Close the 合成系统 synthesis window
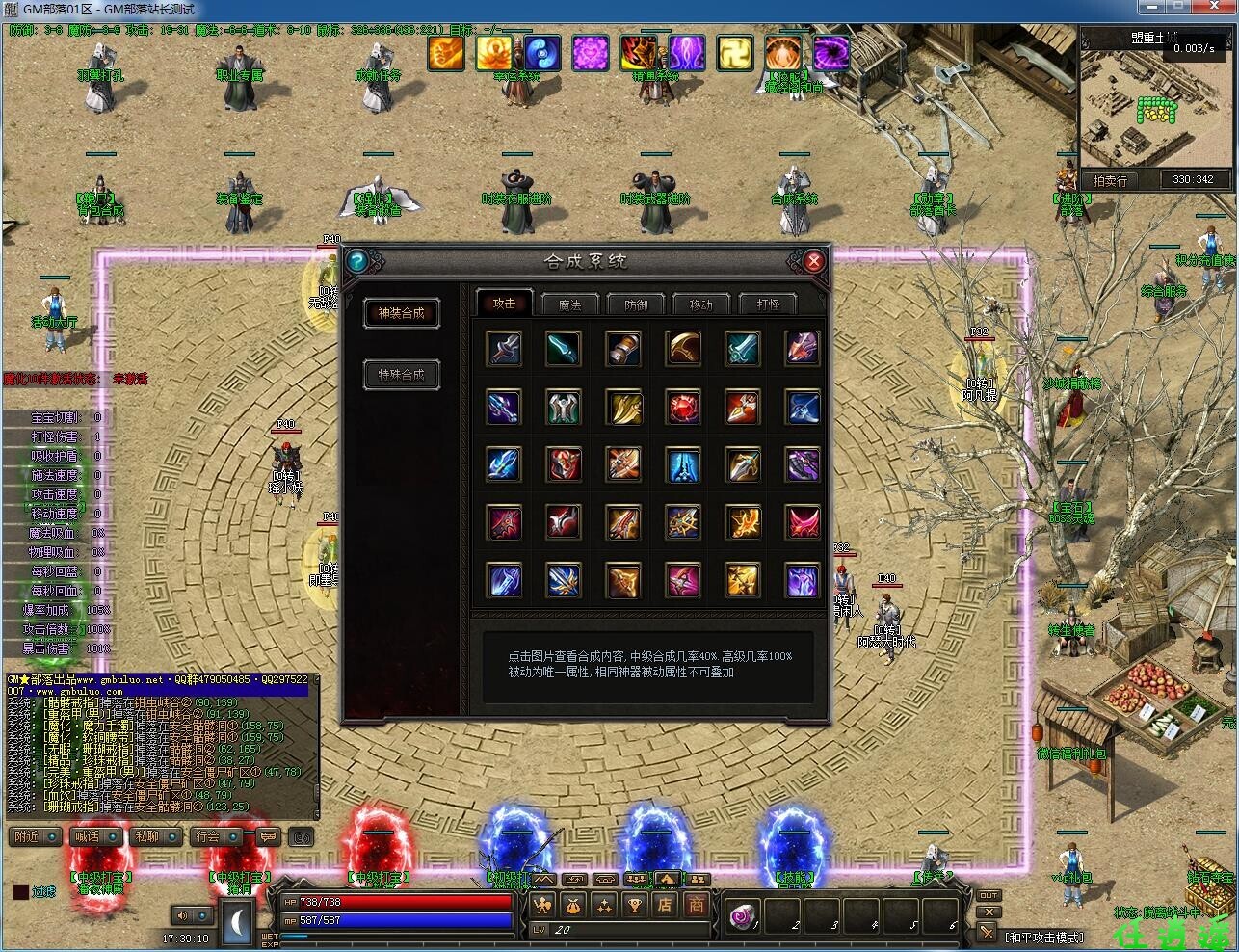Viewport: 1239px width, 952px height. point(814,261)
